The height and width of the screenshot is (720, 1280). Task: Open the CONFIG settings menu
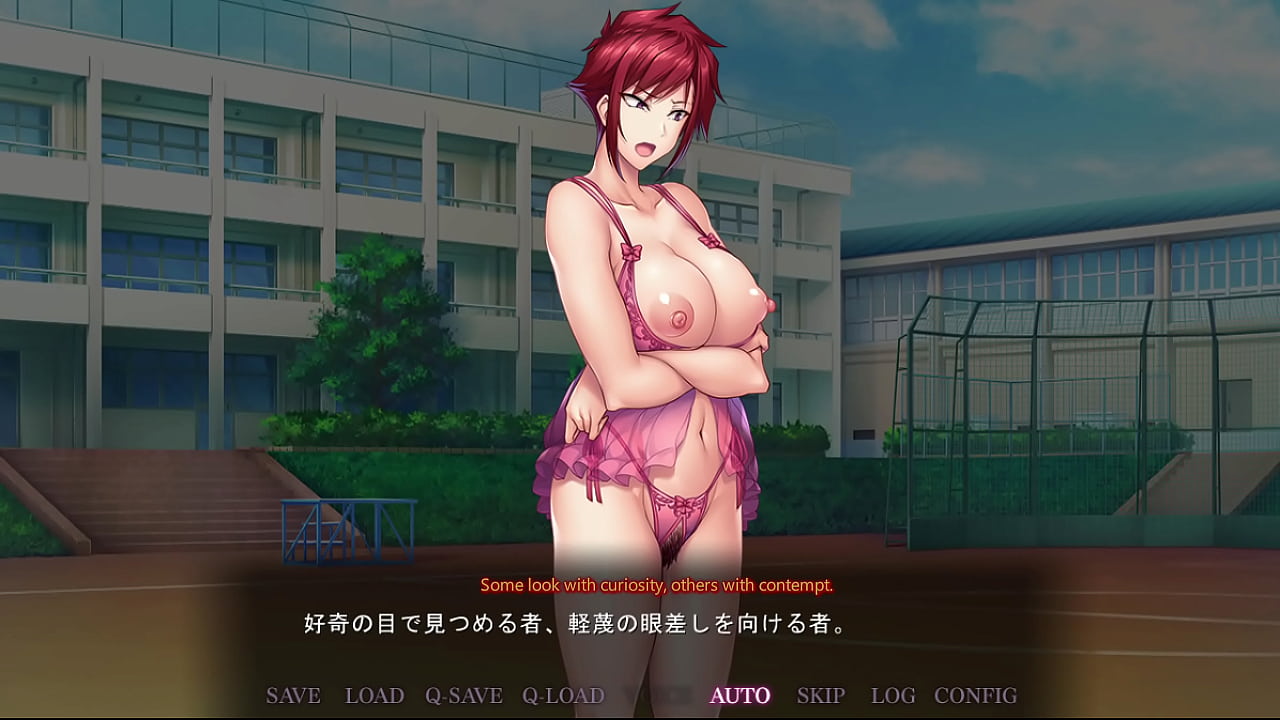(975, 695)
